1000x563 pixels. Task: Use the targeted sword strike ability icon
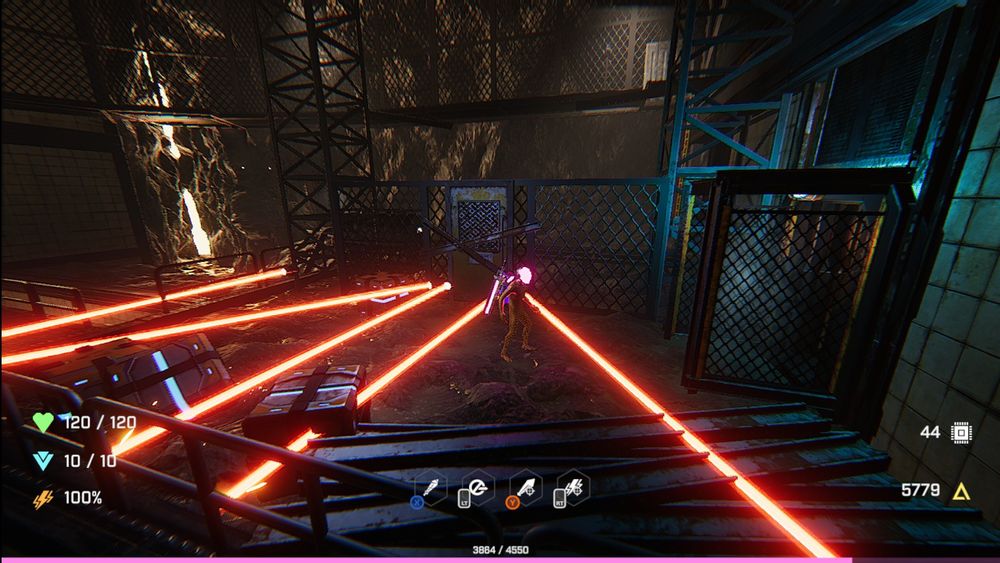[526, 487]
